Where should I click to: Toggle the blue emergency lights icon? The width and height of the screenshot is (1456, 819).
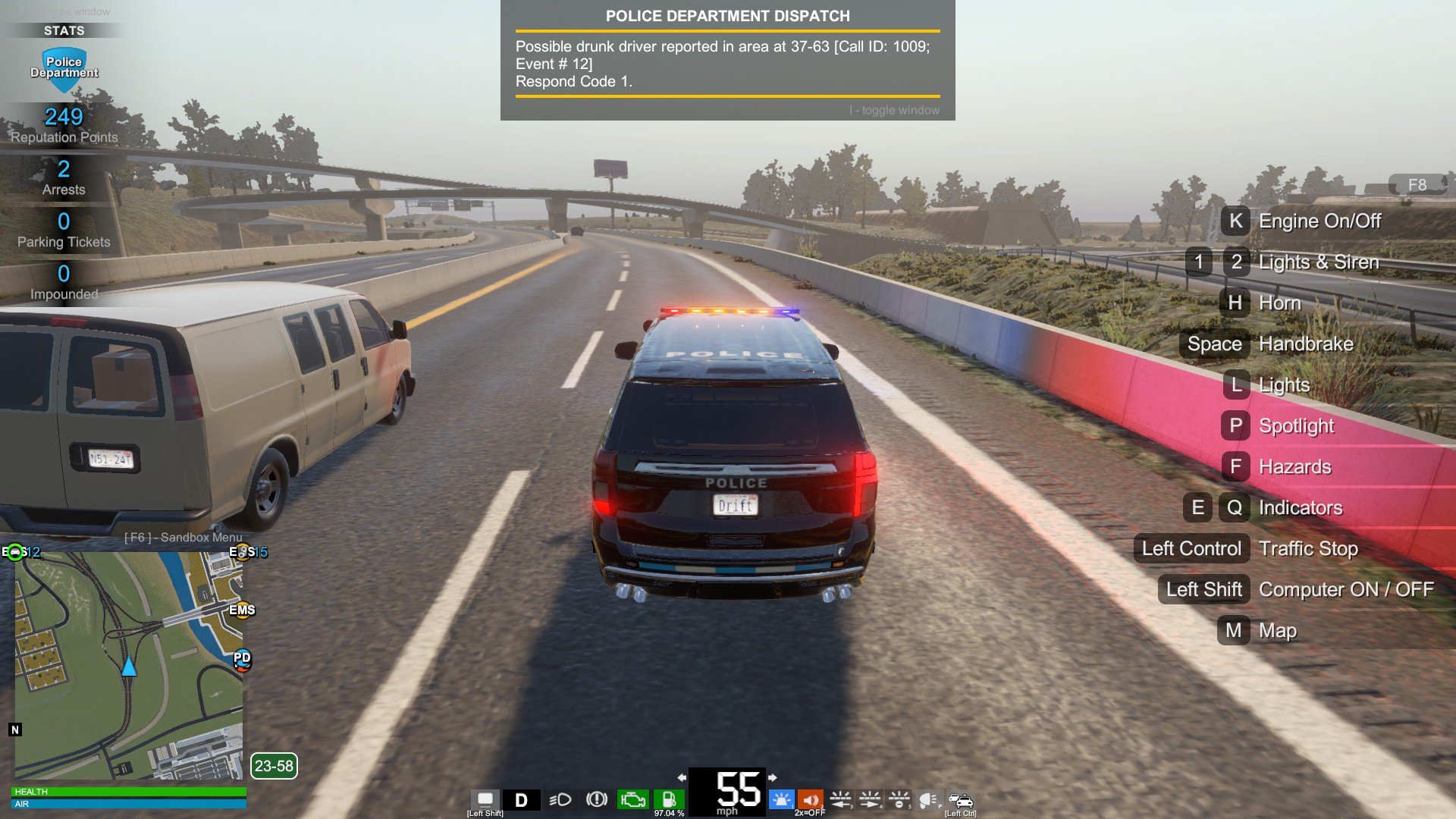pos(781,799)
